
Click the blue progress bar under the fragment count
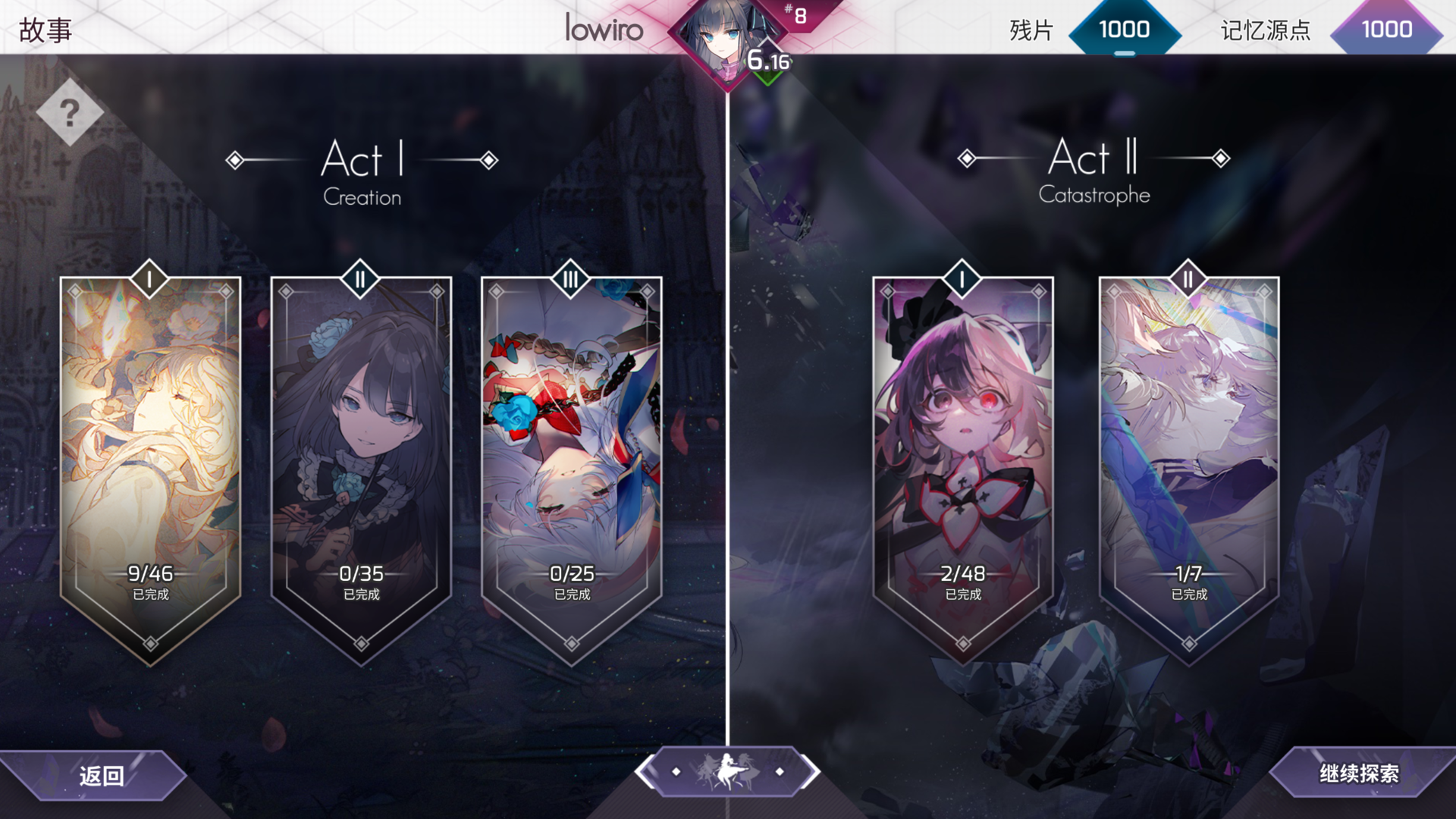(x=1124, y=55)
